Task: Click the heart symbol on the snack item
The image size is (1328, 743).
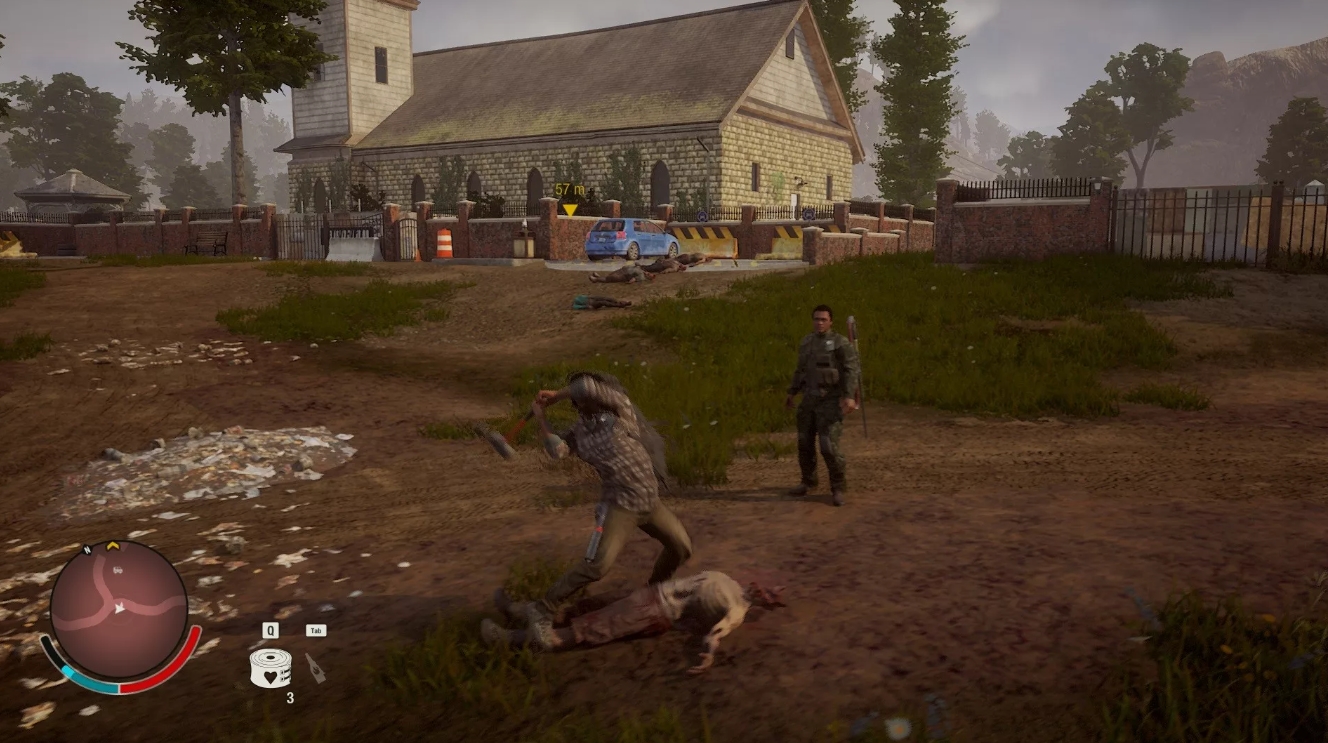Action: [x=271, y=677]
